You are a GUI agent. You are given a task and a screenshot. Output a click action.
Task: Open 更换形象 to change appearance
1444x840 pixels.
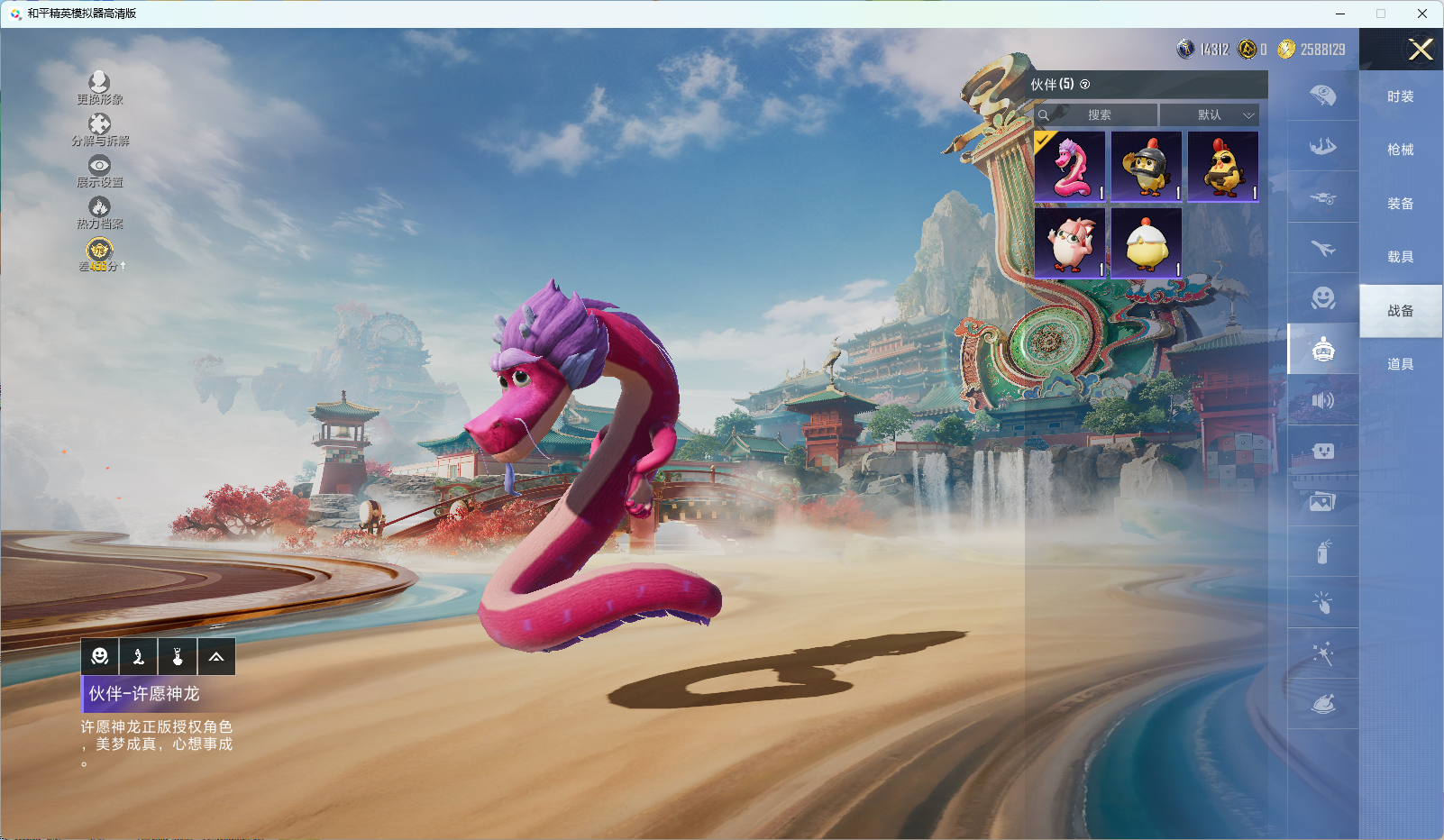[99, 88]
